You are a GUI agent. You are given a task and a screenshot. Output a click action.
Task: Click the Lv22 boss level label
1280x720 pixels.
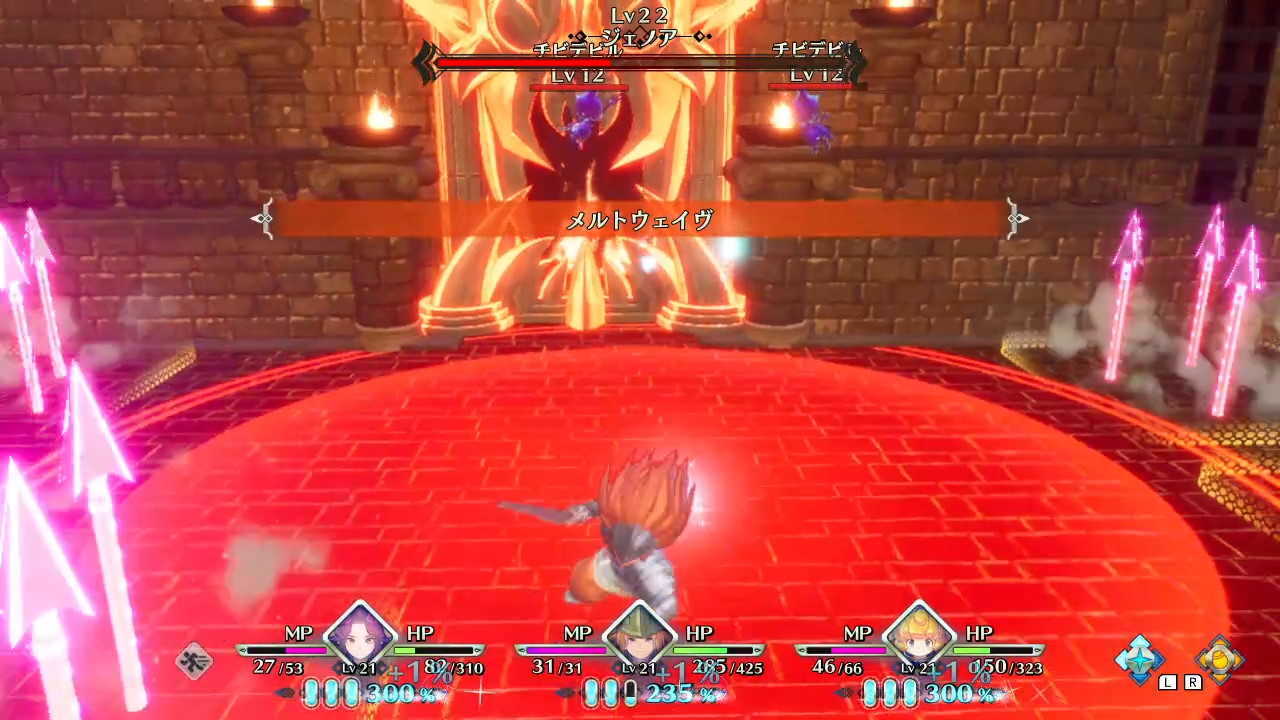(640, 14)
